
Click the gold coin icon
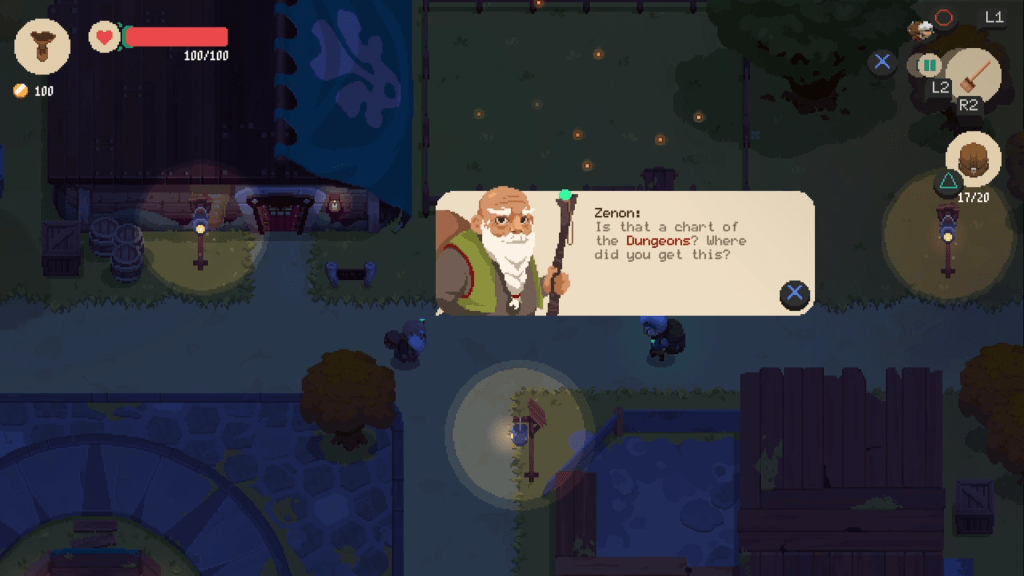20,91
